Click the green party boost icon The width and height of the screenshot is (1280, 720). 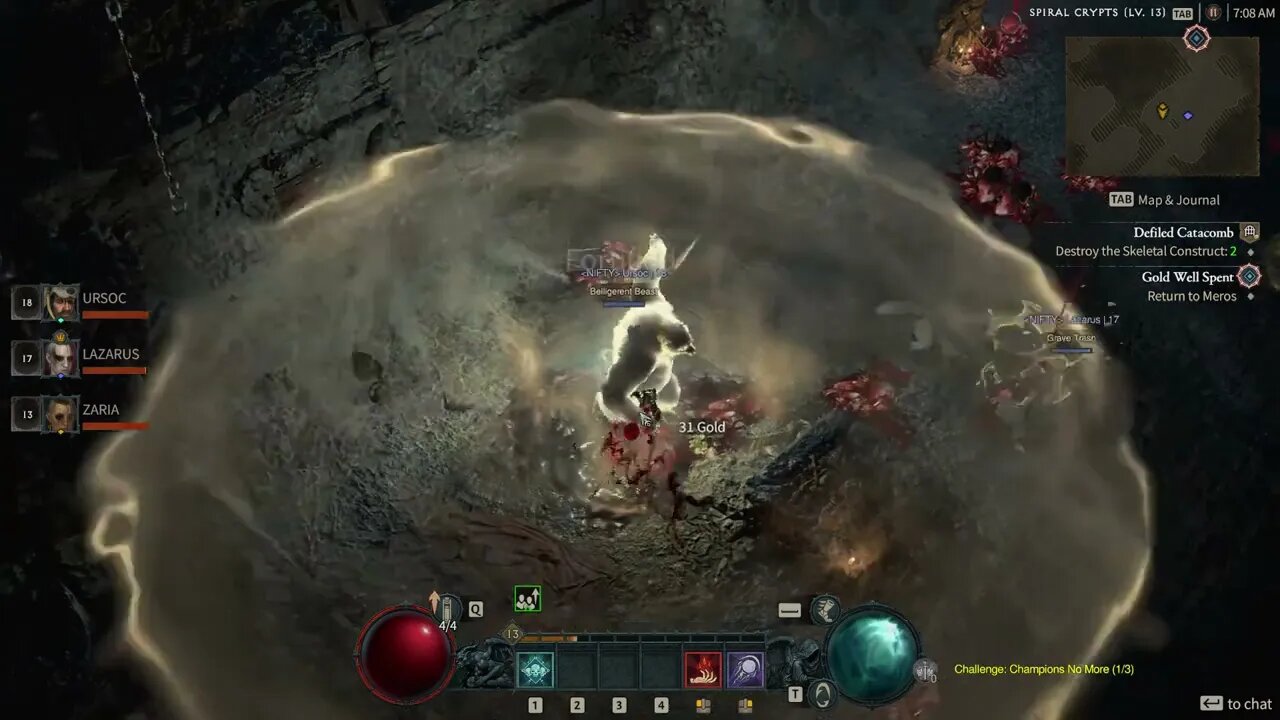(x=527, y=599)
